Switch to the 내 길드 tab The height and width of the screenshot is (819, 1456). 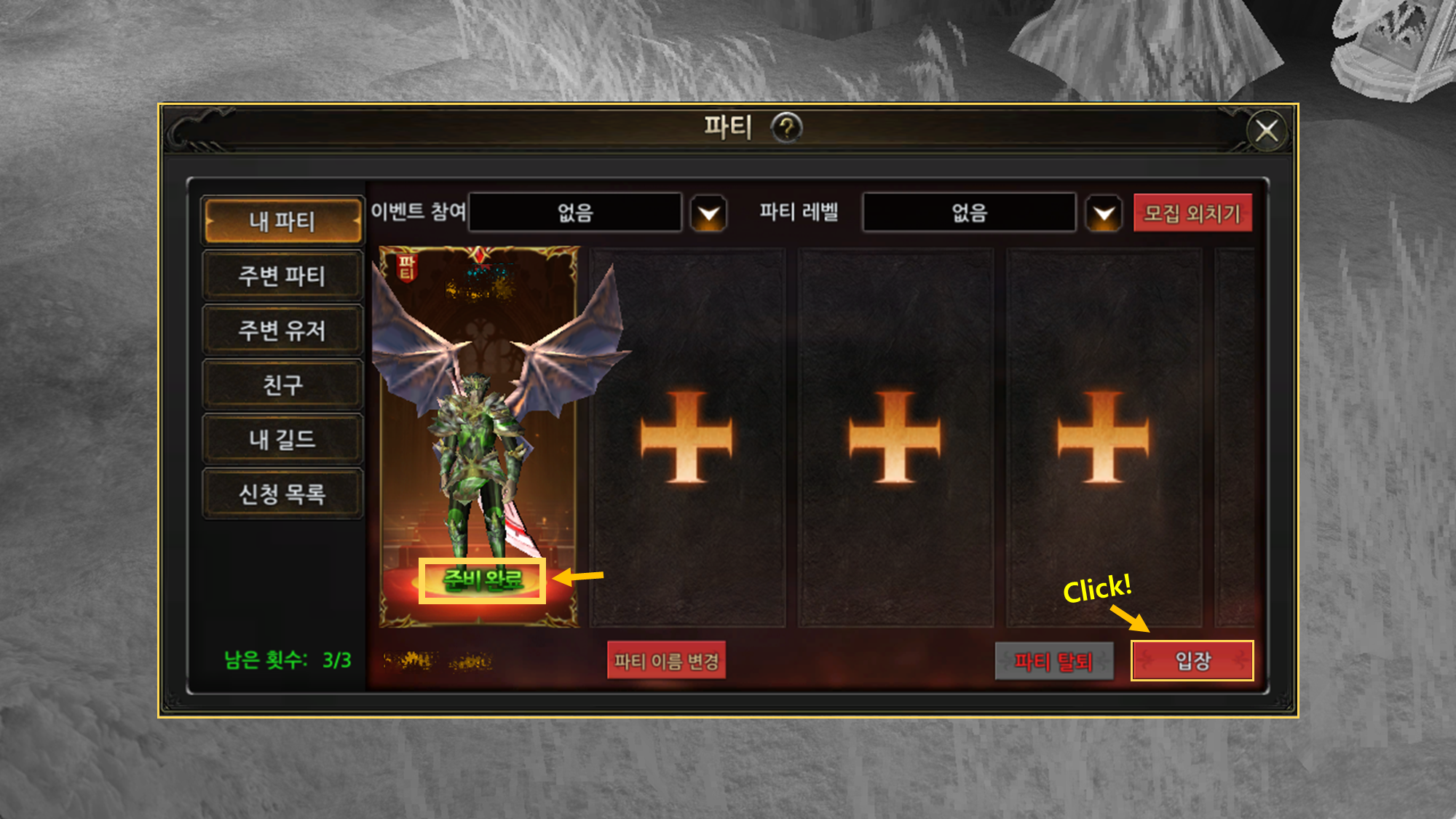pyautogui.click(x=282, y=439)
